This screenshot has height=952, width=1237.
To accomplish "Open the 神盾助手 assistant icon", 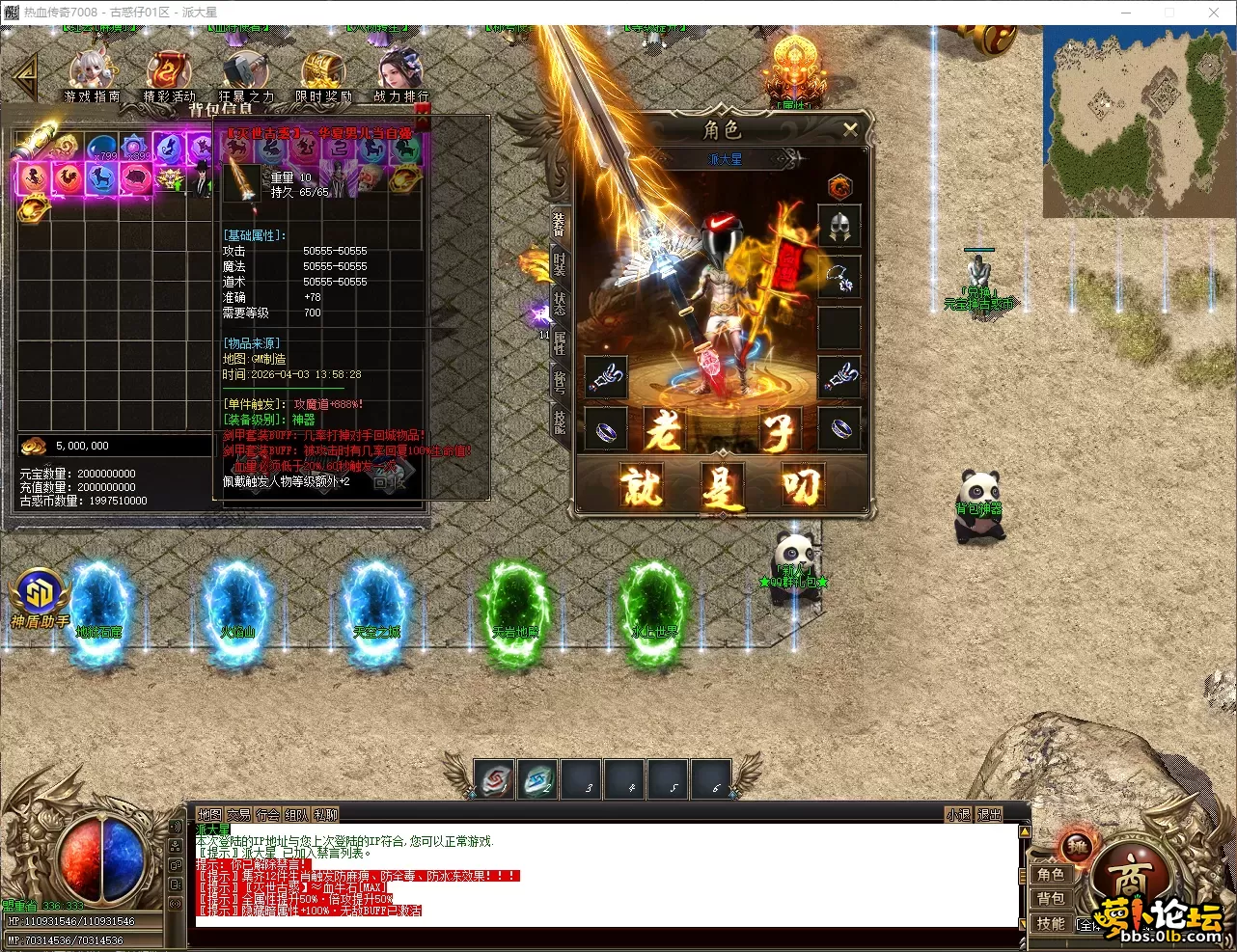I will coord(40,600).
